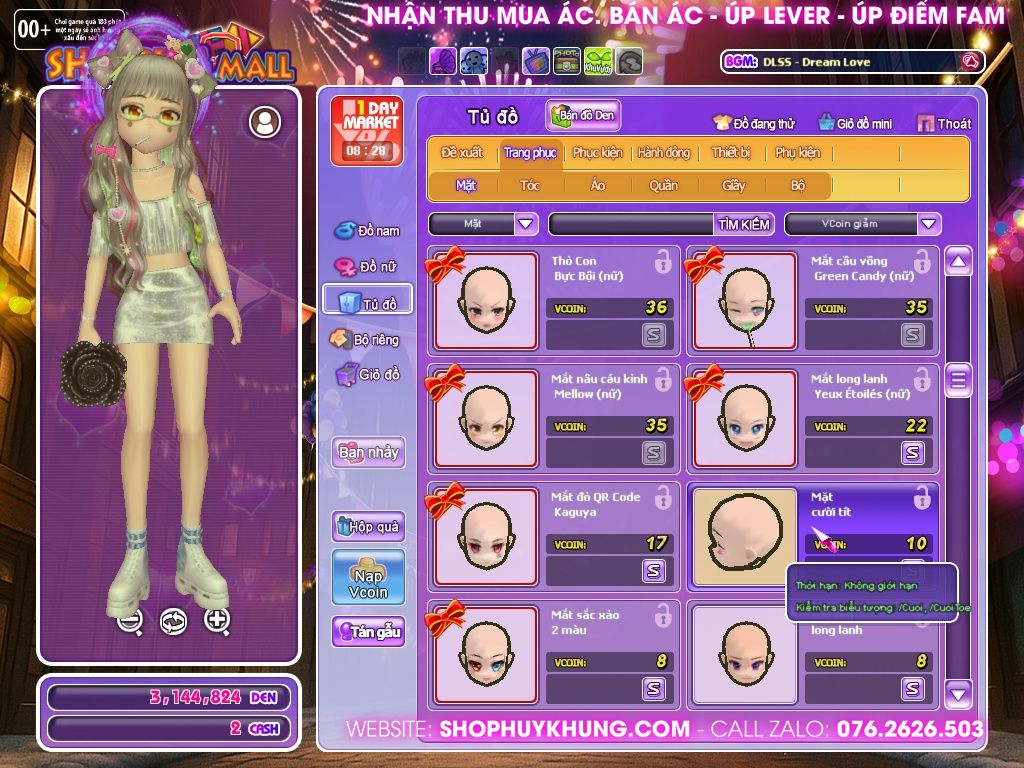Activate the Bạn nhảy button
The height and width of the screenshot is (768, 1024).
tap(368, 452)
